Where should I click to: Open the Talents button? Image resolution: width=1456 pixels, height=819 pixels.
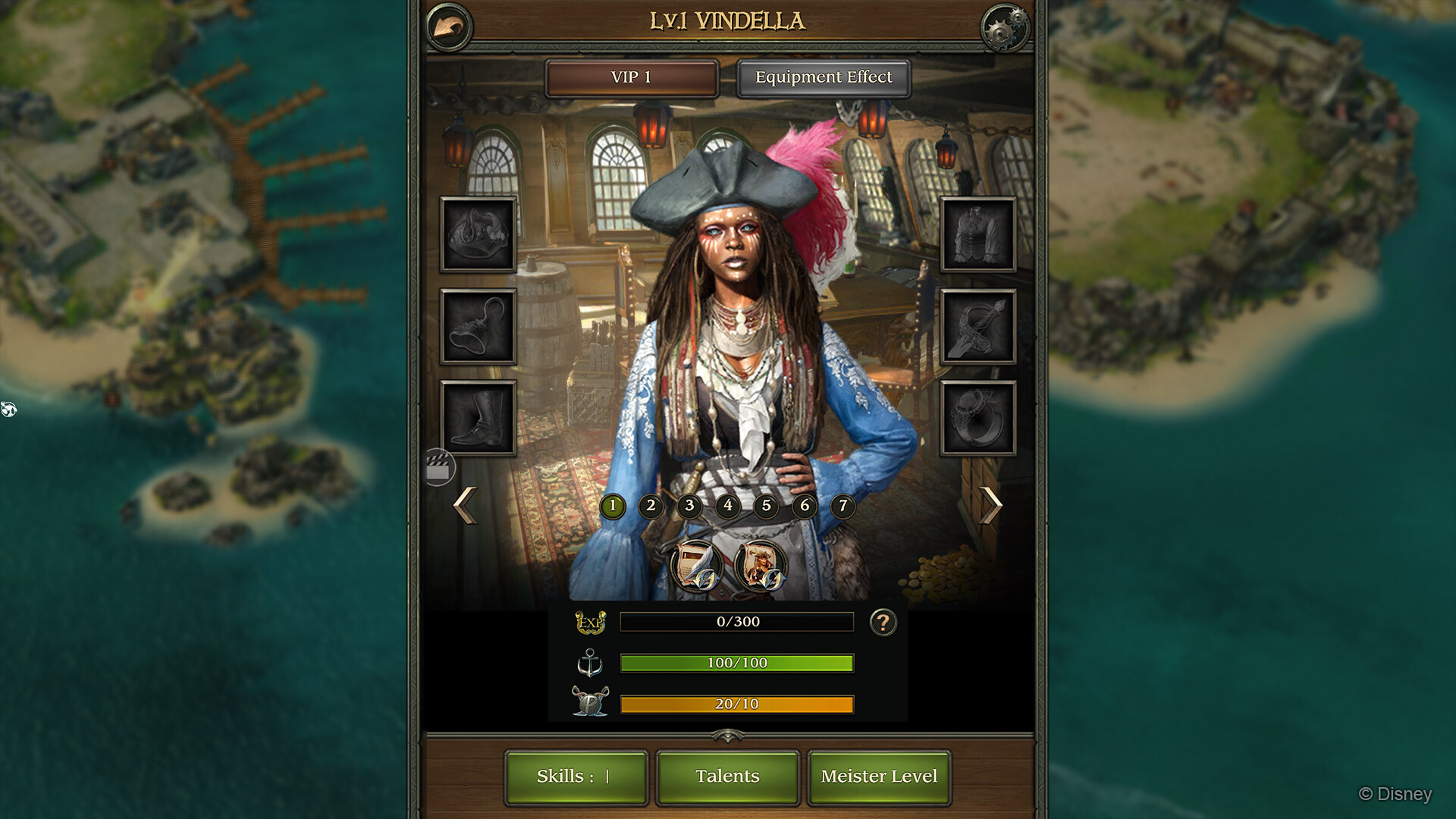727,776
